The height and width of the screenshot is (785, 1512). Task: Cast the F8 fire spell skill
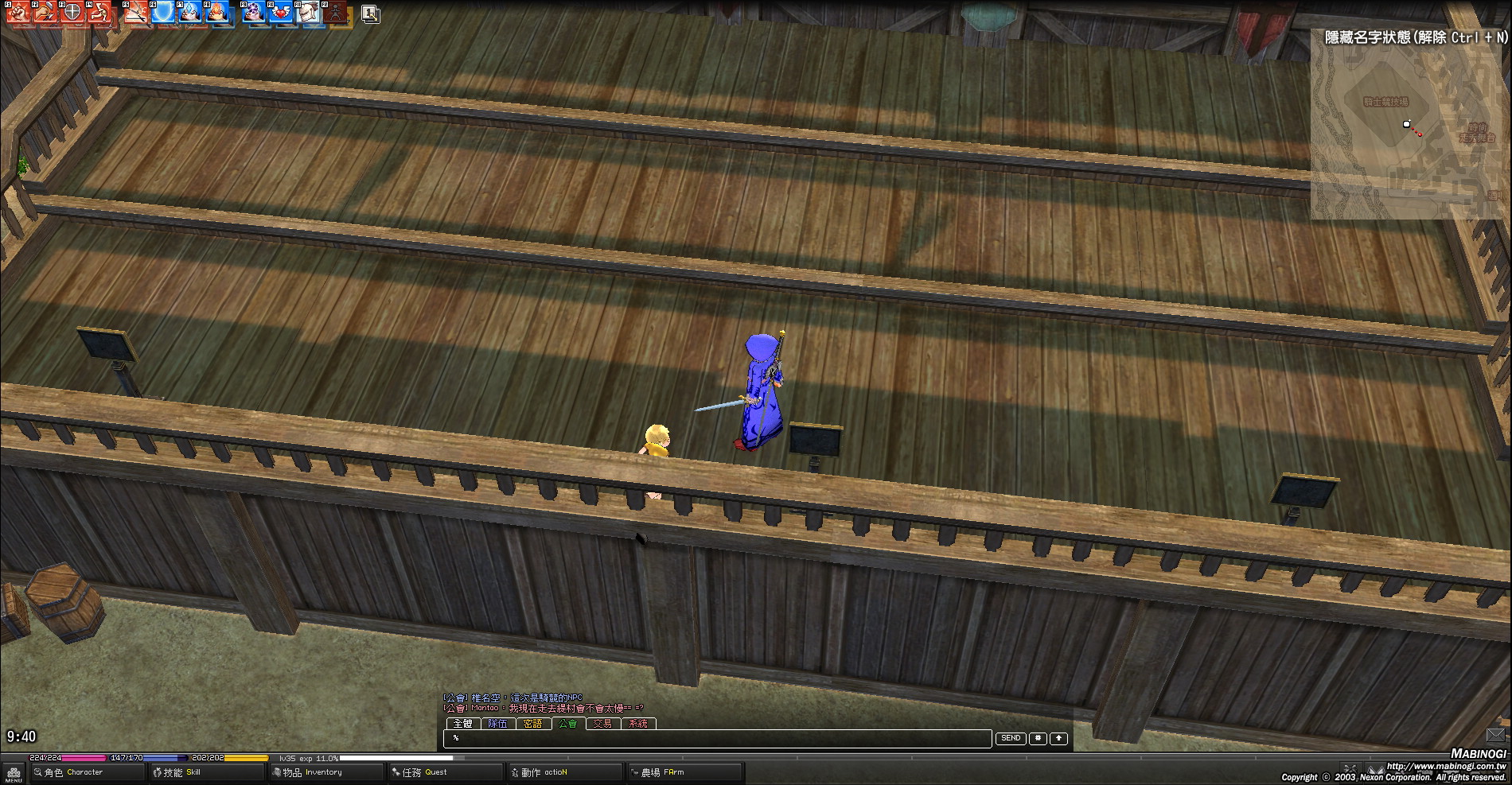pos(218,13)
